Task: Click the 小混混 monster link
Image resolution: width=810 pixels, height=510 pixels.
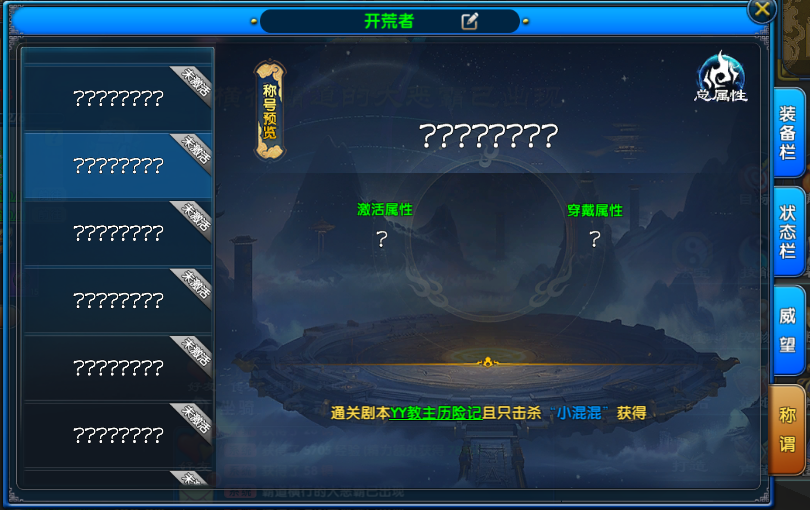Action: pyautogui.click(x=579, y=413)
